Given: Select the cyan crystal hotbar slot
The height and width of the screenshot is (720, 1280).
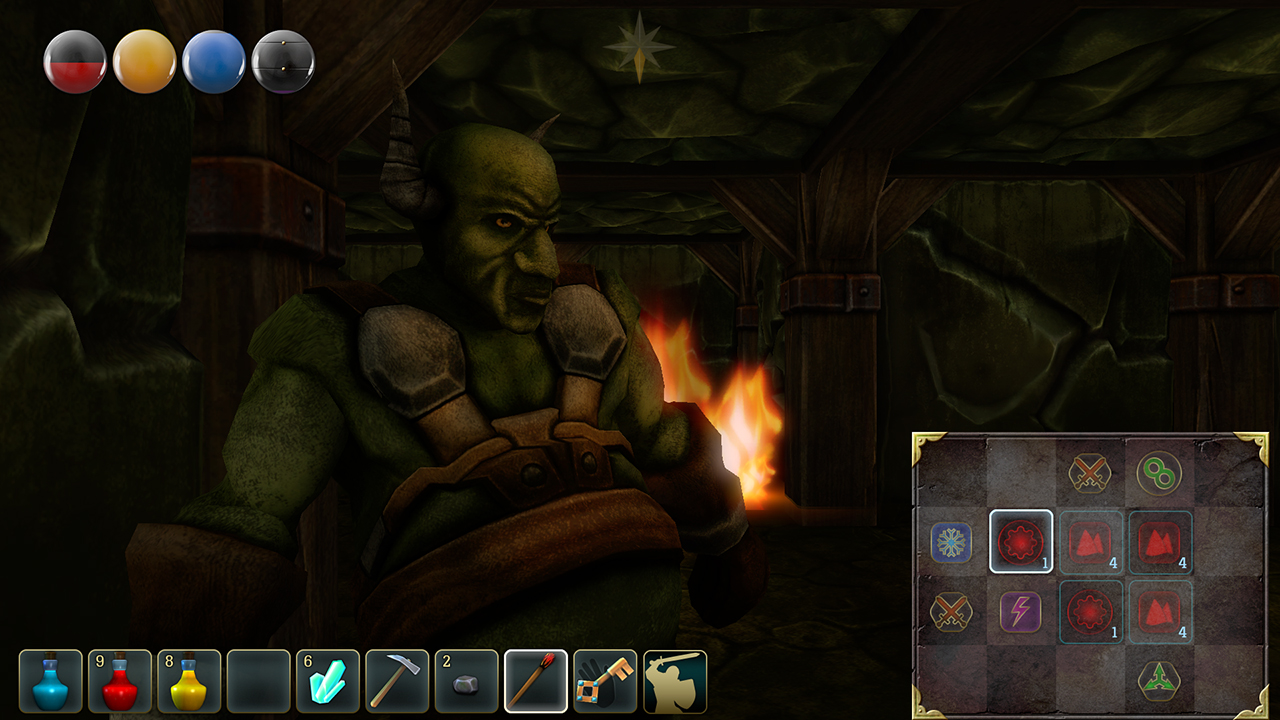Looking at the screenshot, I should [328, 682].
